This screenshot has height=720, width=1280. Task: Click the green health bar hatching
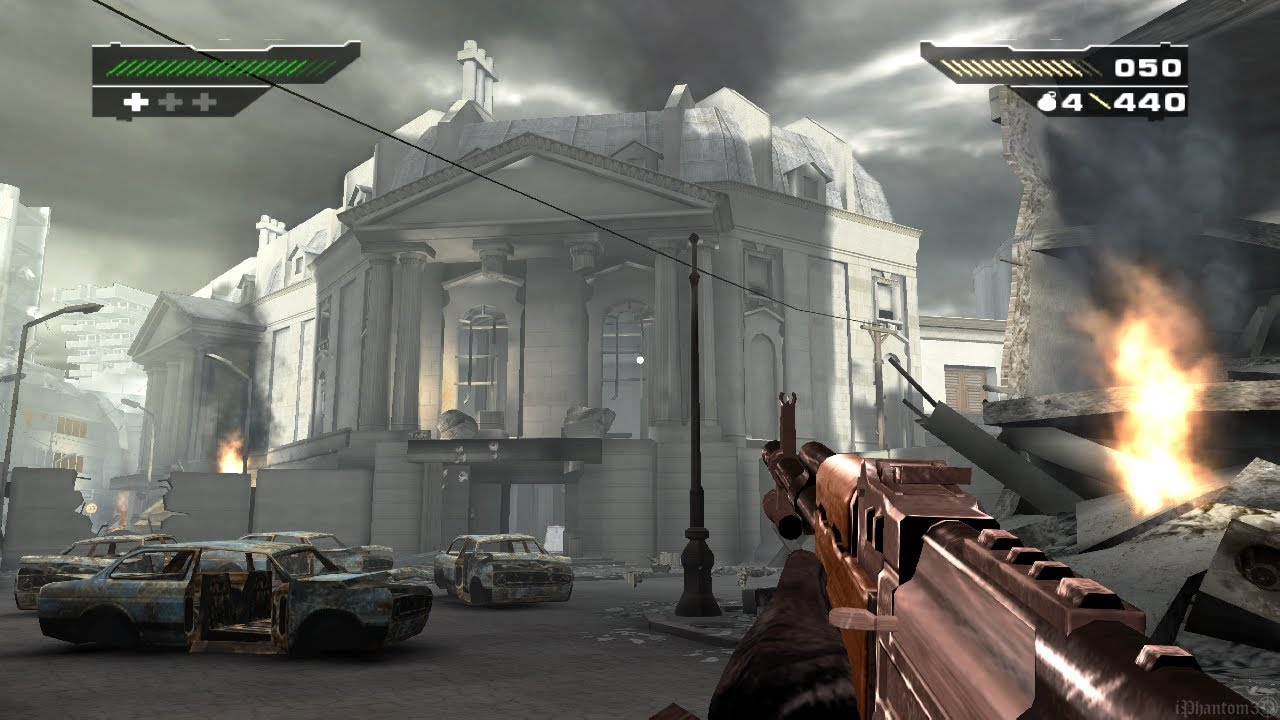click(x=210, y=66)
